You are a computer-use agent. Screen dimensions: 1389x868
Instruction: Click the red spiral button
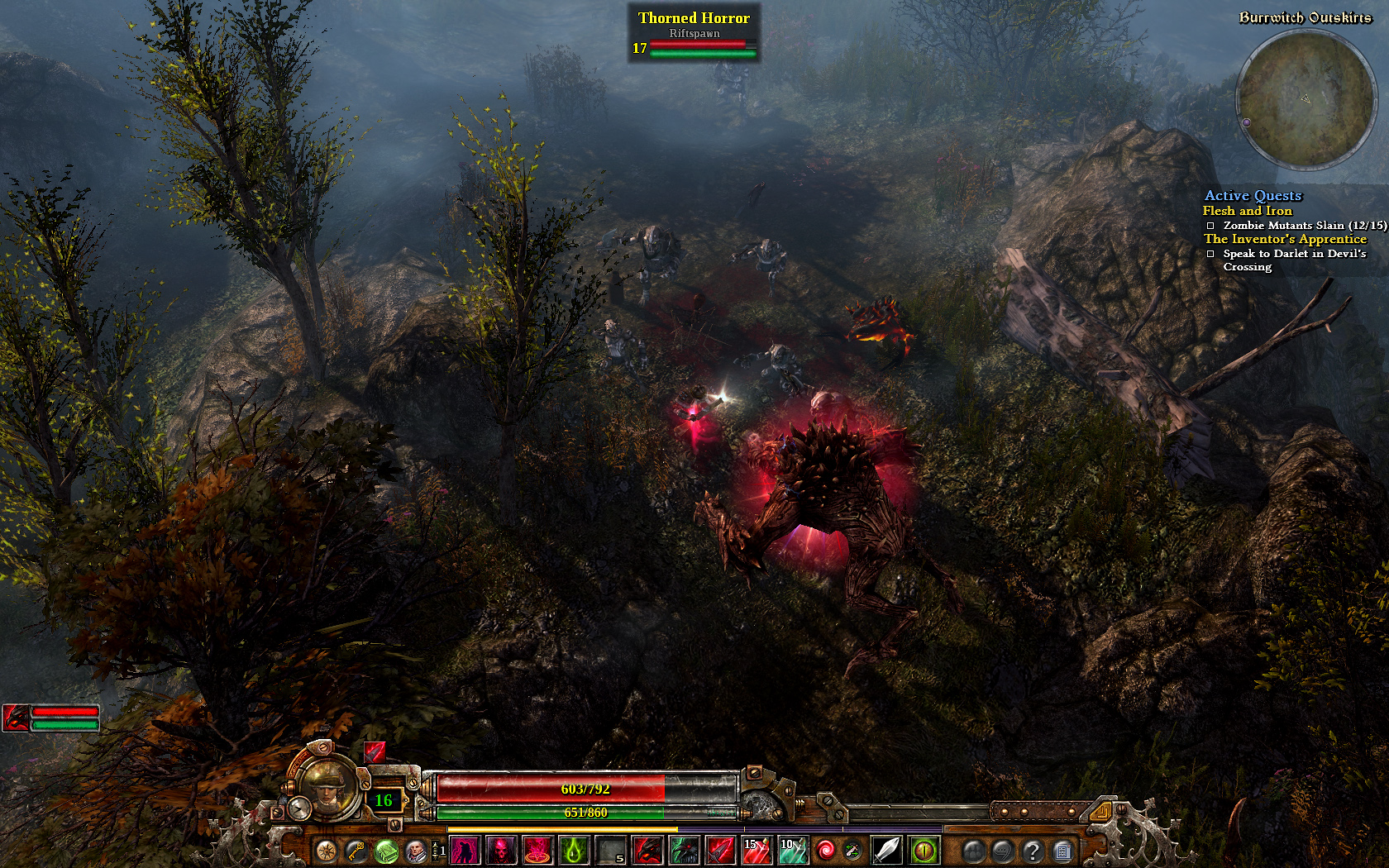[825, 850]
